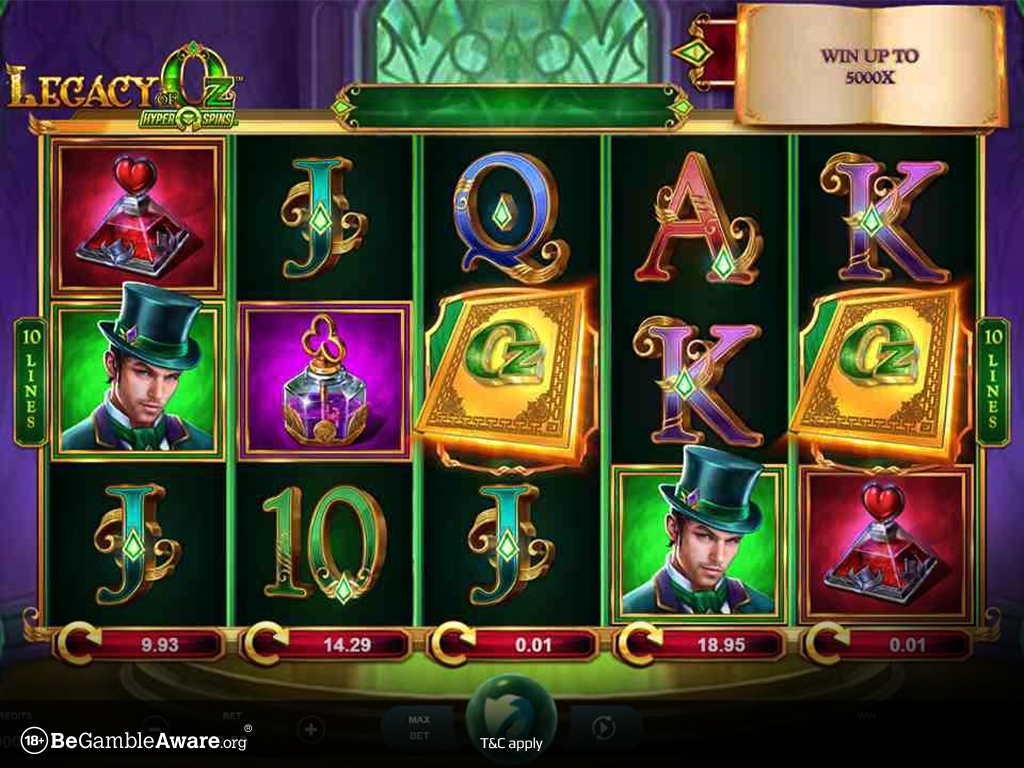Start autoplay with the circular play button

pos(604,727)
